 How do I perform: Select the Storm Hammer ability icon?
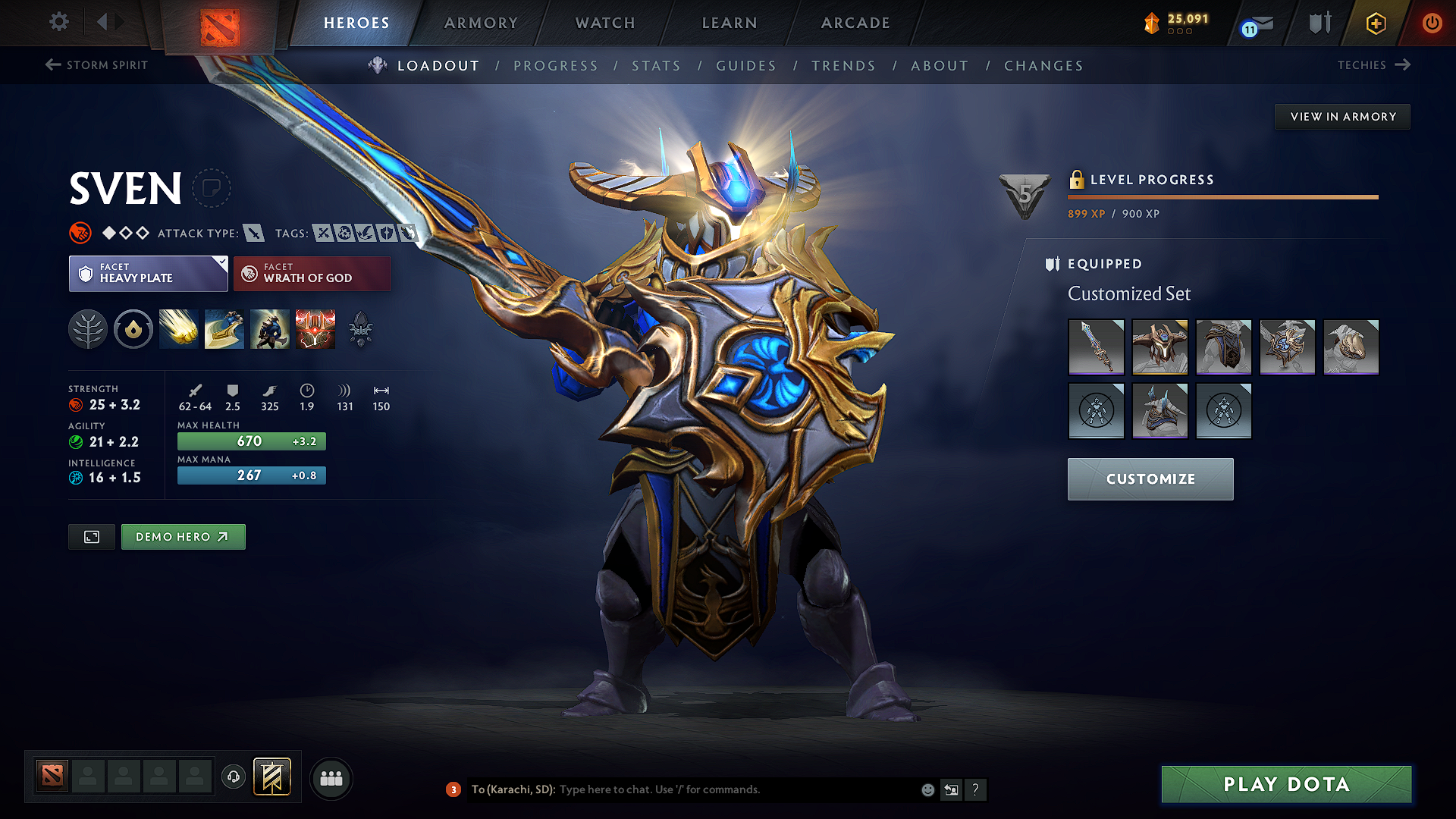[178, 328]
